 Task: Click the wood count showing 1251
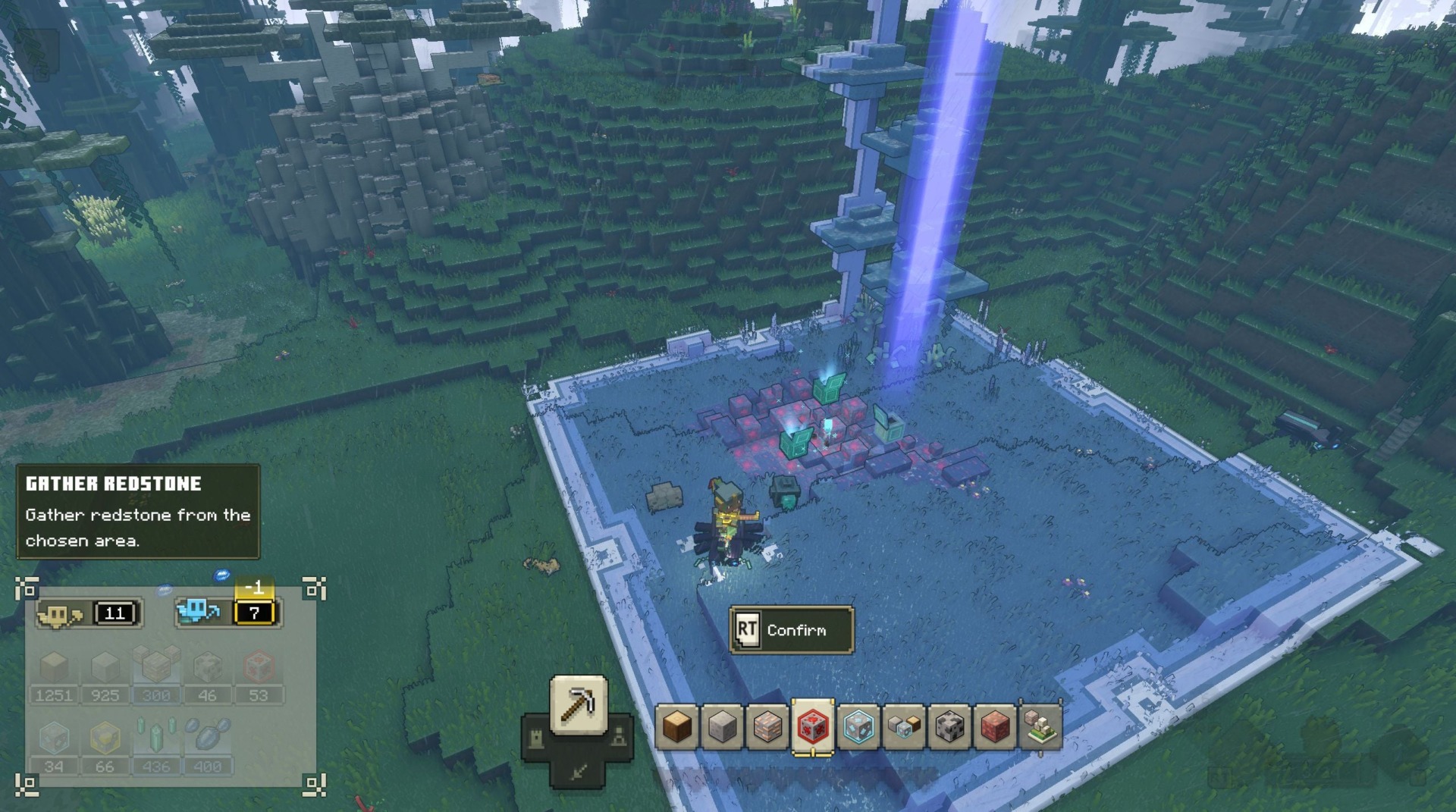tap(55, 695)
